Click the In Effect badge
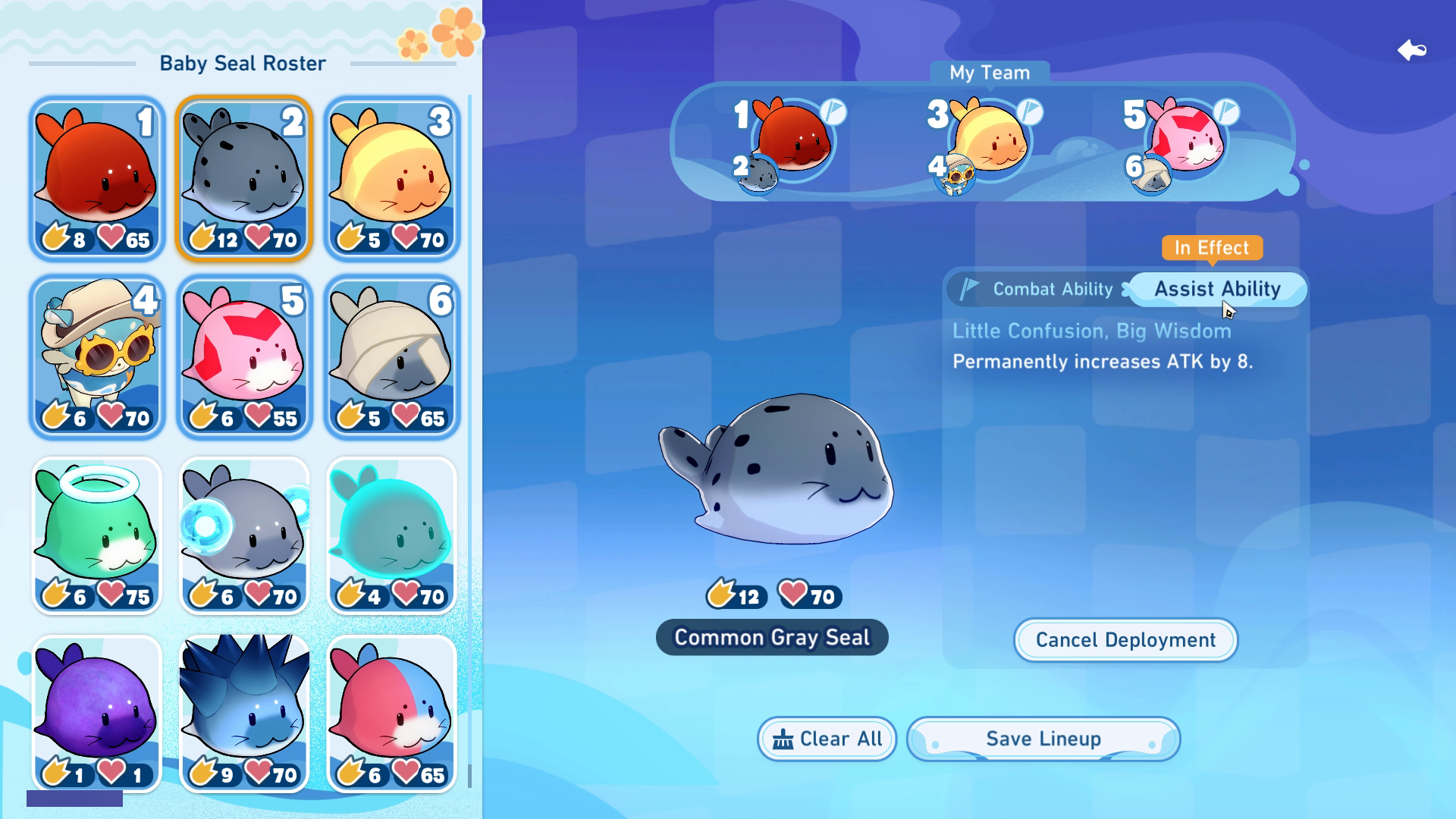This screenshot has height=819, width=1456. (1210, 248)
